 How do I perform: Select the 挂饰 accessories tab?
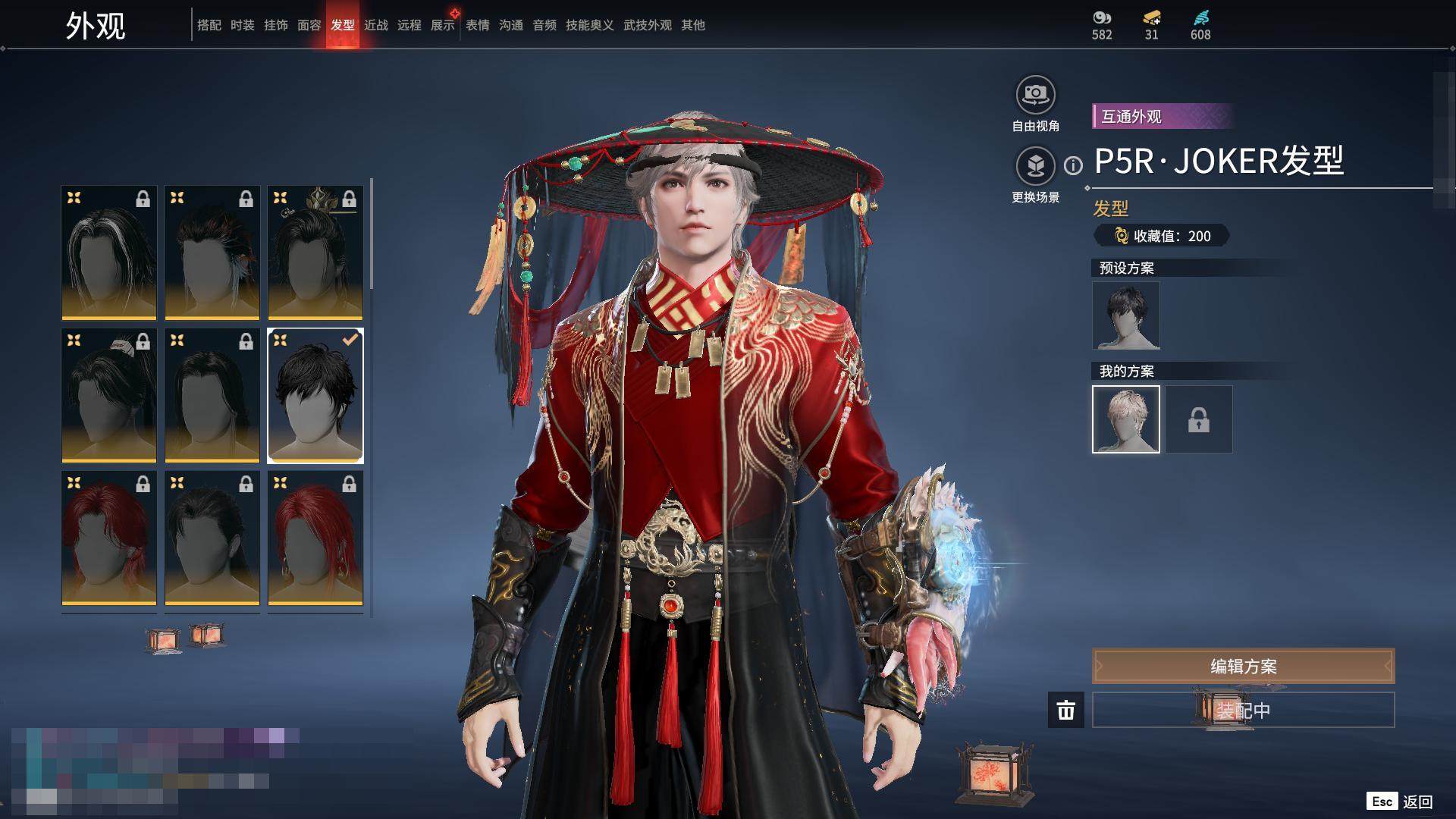pyautogui.click(x=275, y=25)
